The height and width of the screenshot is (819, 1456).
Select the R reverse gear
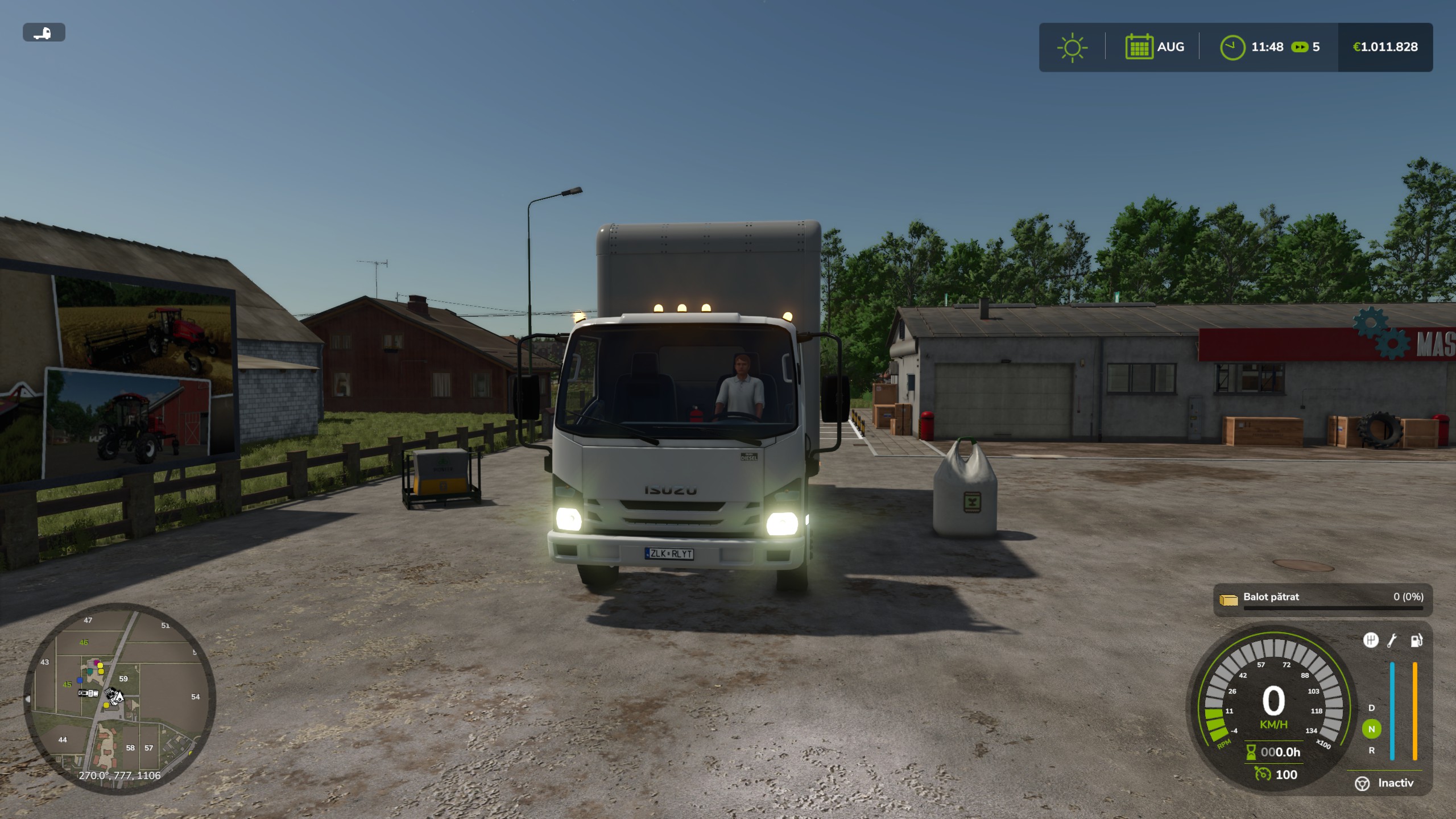click(1371, 751)
